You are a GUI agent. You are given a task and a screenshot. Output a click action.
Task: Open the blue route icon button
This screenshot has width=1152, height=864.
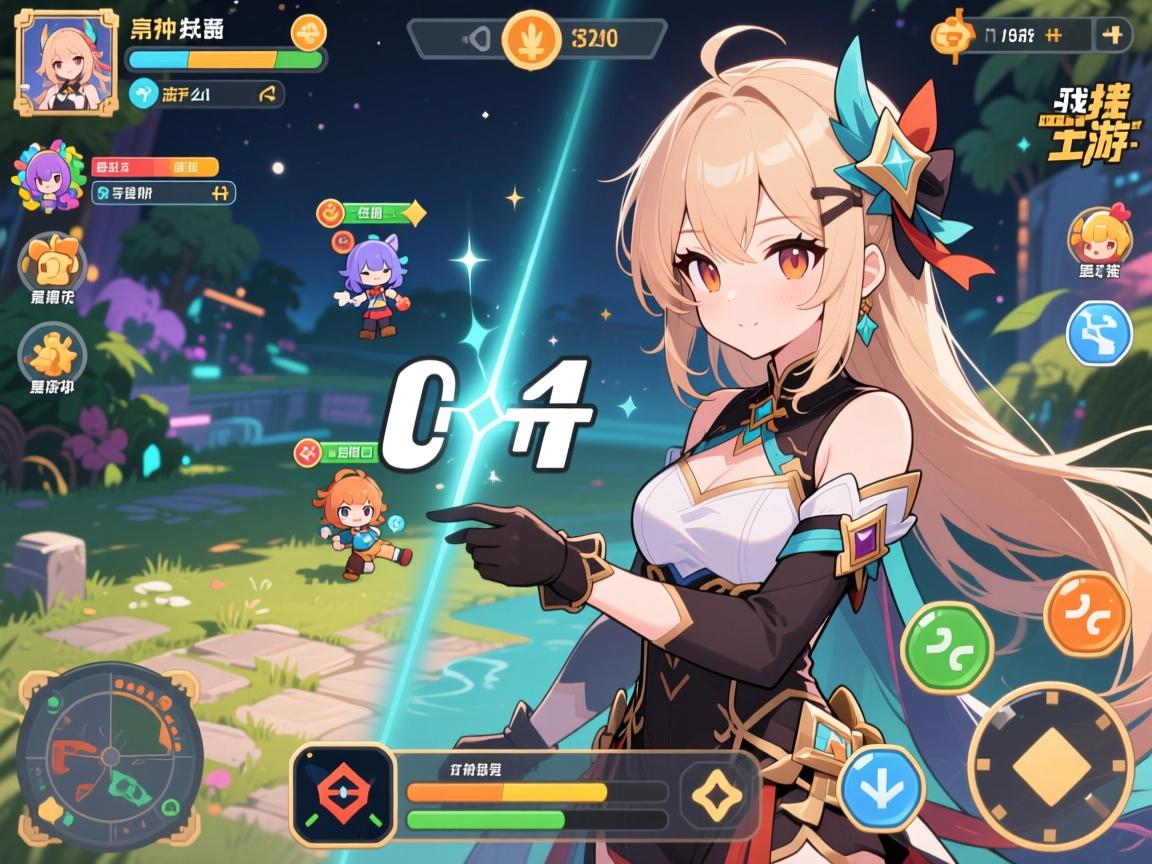click(x=1098, y=333)
